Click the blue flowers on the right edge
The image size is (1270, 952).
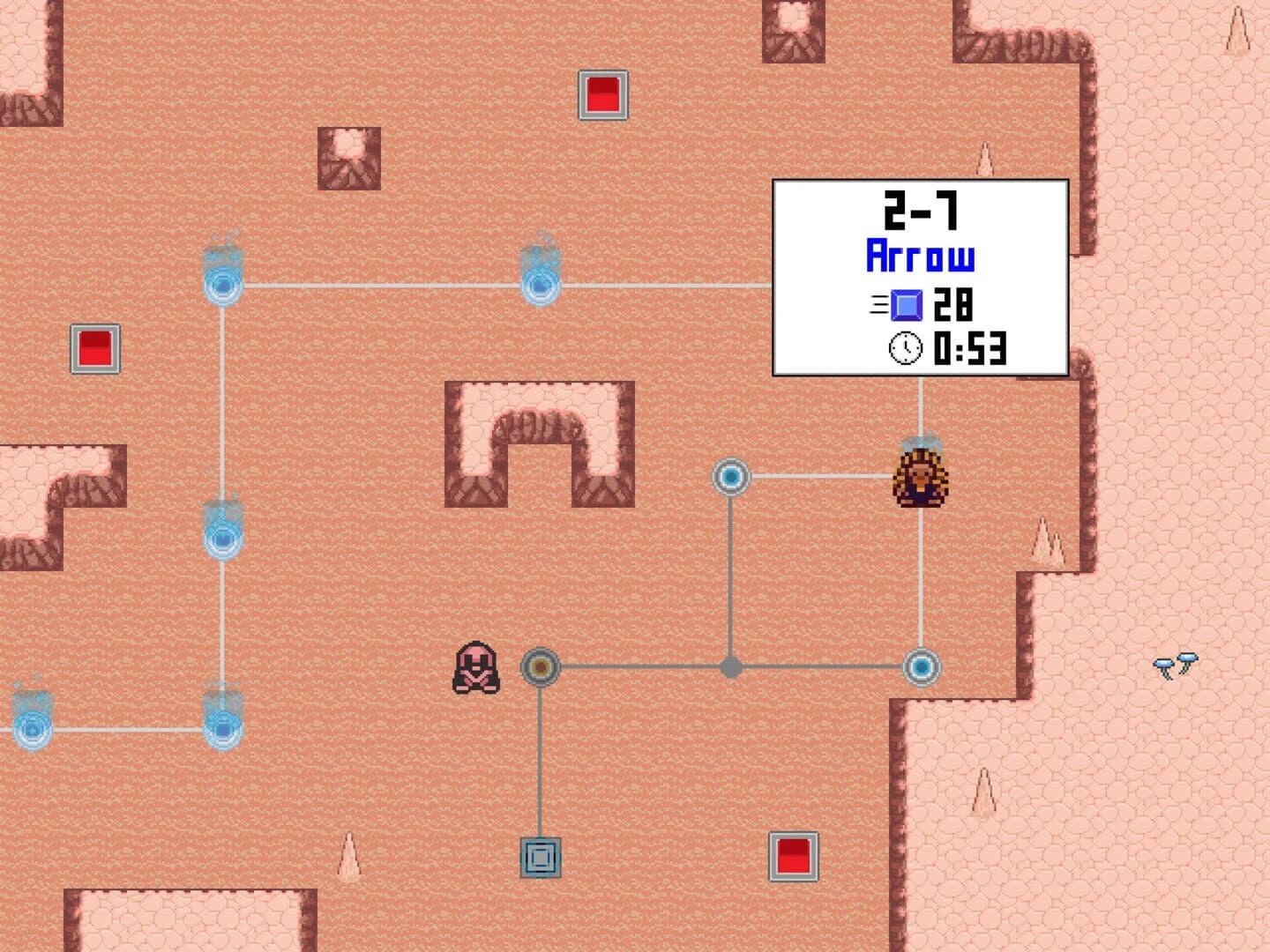point(1175,666)
